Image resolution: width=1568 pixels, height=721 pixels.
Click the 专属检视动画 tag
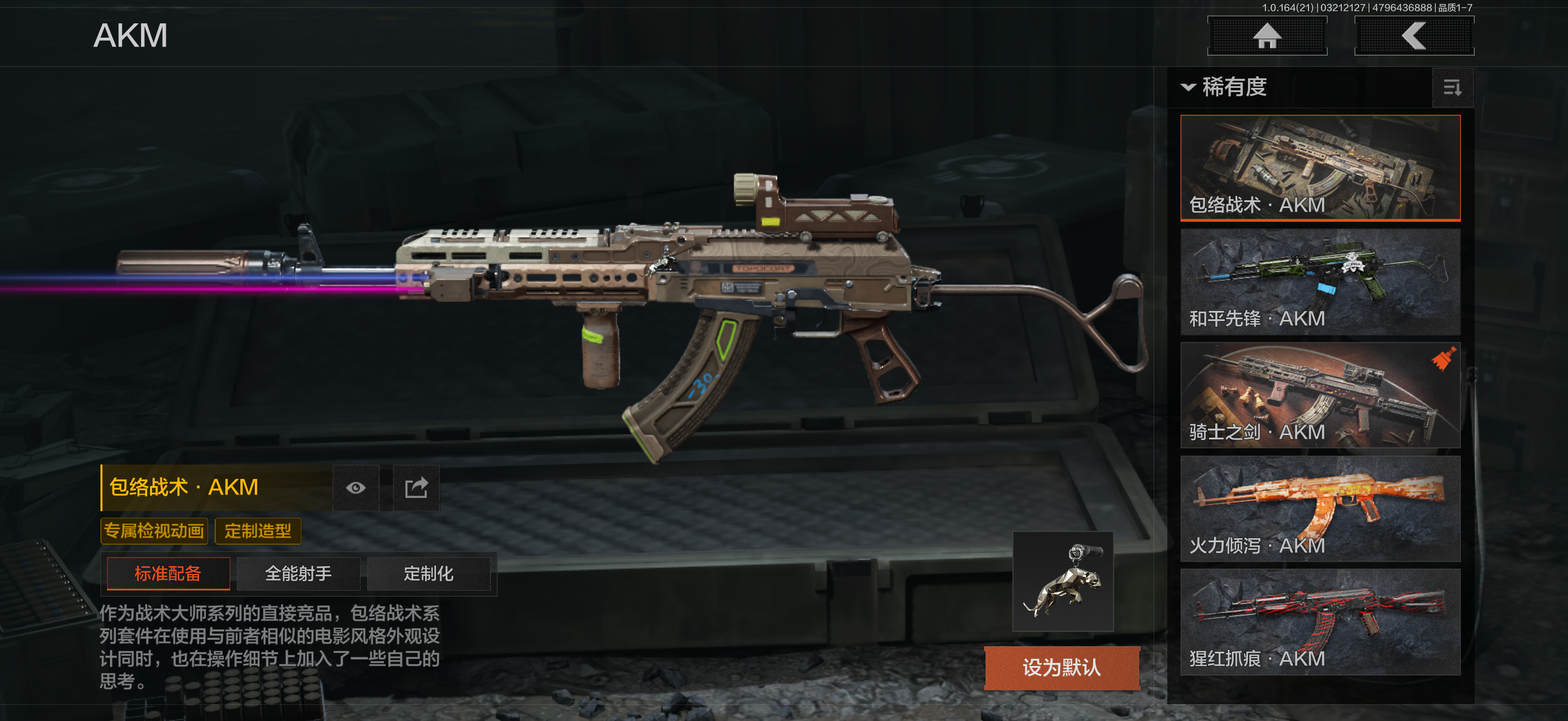click(154, 530)
